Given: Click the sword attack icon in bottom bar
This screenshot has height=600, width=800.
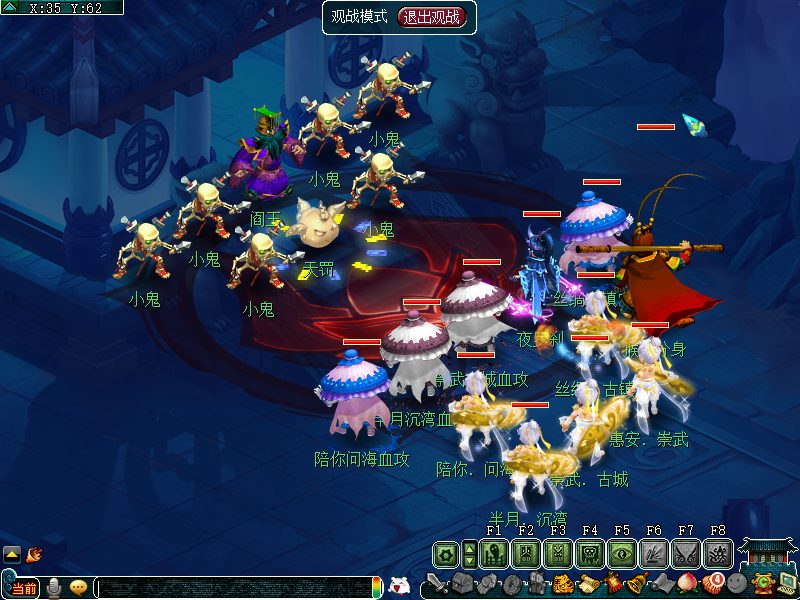Looking at the screenshot, I should 437,584.
